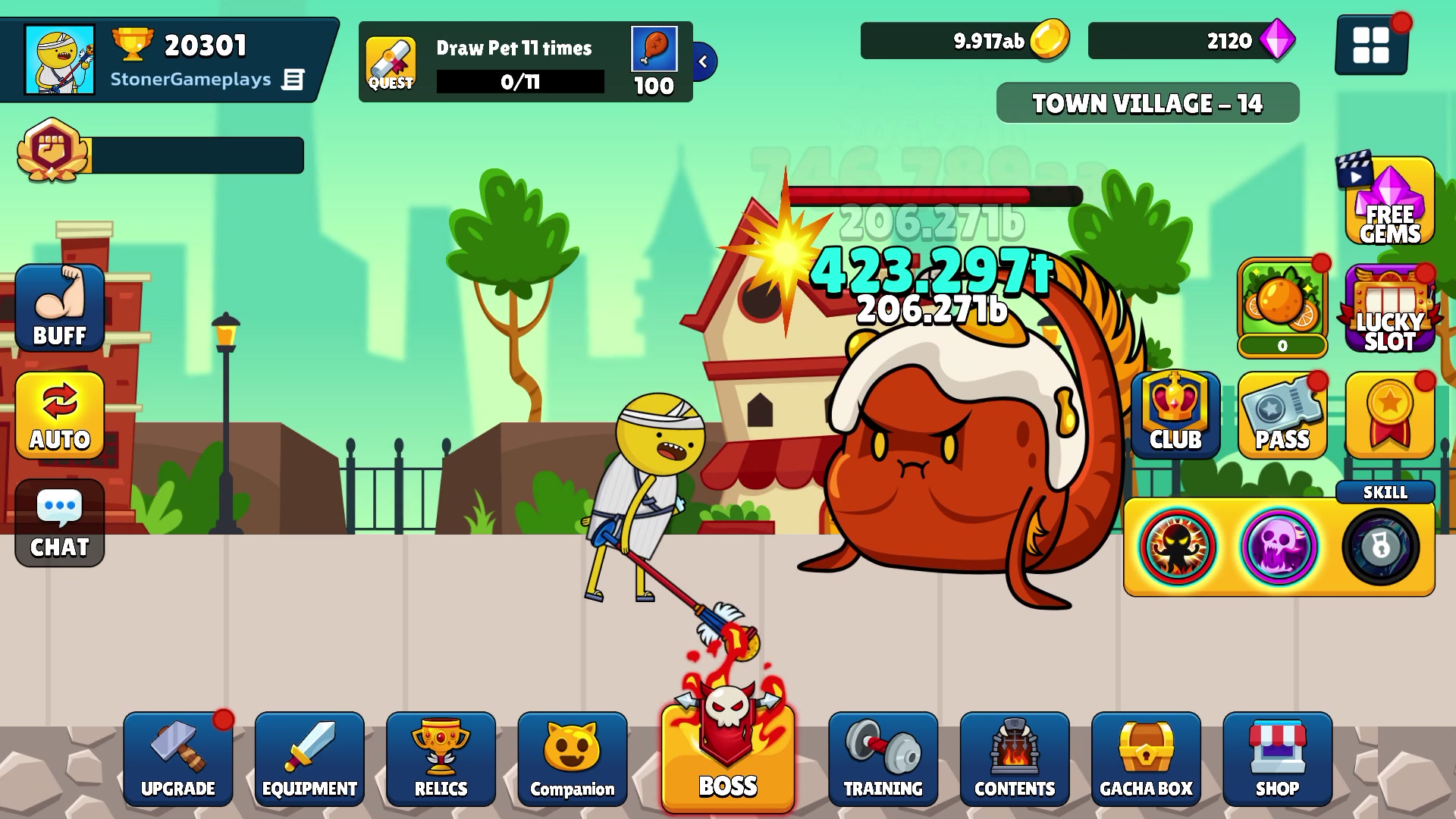1456x819 pixels.
Task: Activate the Buff muscle boost
Action: pos(59,308)
